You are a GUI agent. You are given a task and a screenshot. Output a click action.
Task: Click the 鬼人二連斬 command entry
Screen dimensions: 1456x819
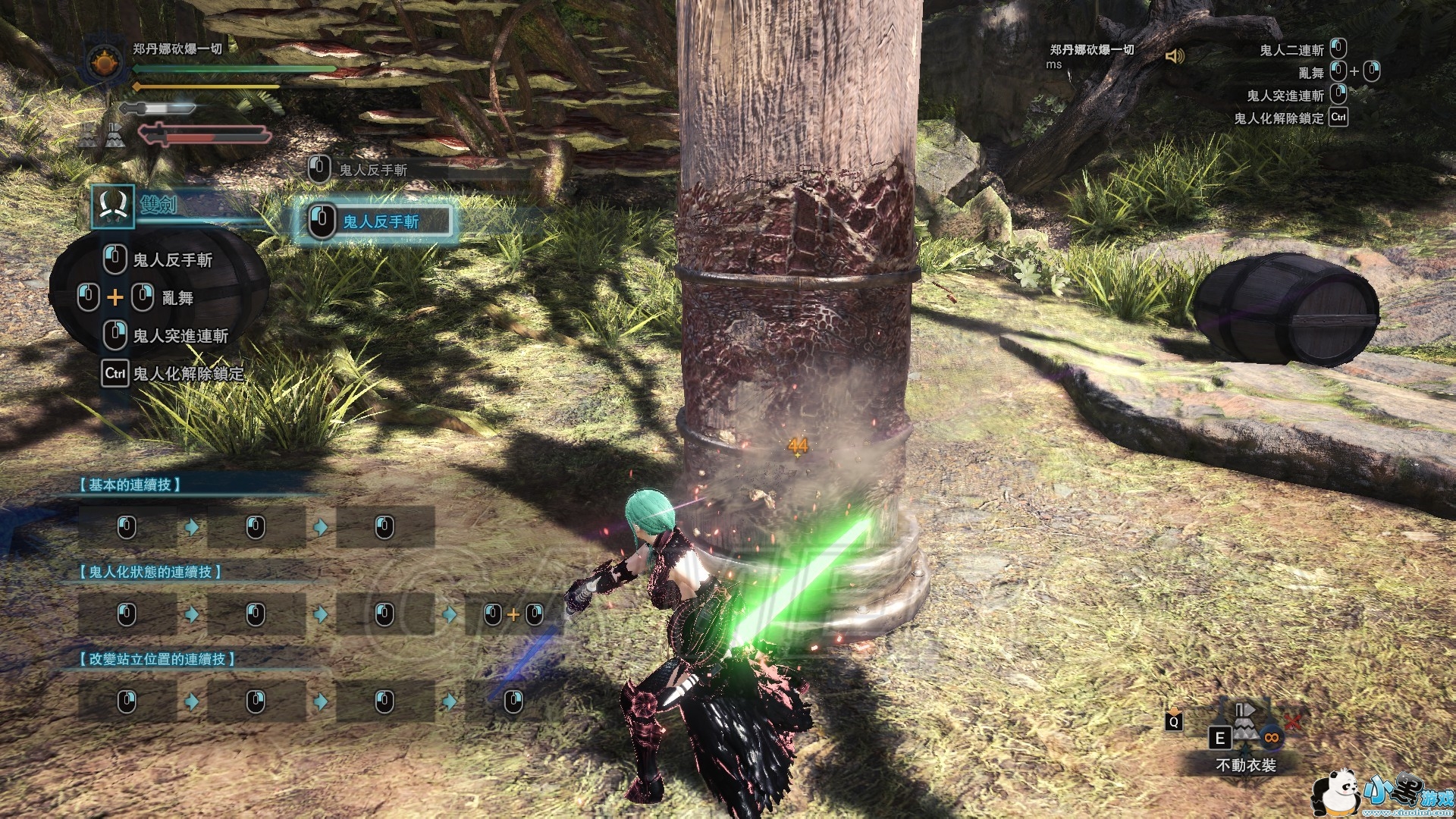tap(1291, 50)
